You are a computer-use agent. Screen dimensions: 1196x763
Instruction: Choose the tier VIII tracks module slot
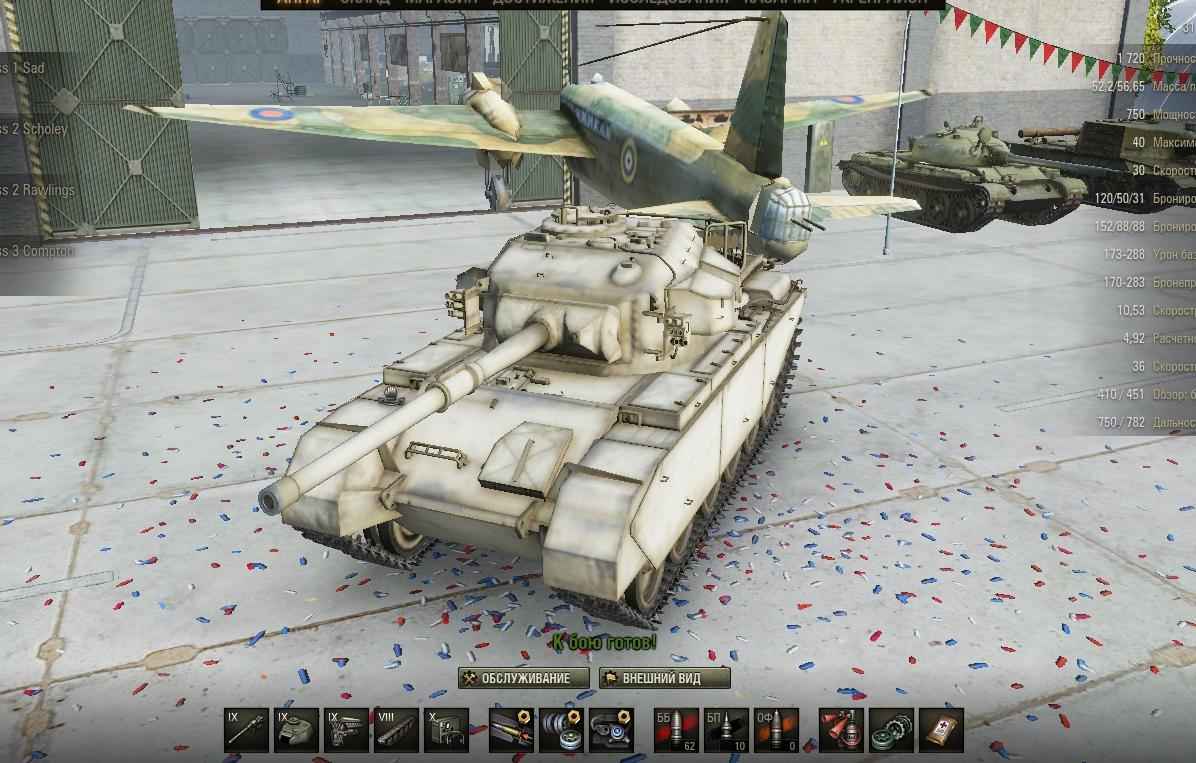coord(396,730)
